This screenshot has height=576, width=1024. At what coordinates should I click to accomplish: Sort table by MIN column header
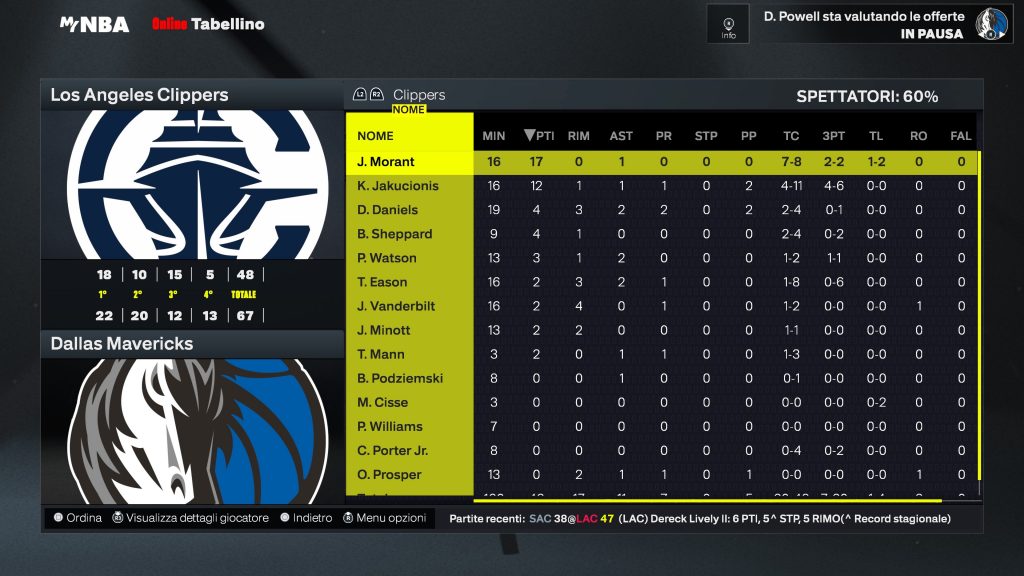[x=494, y=136]
